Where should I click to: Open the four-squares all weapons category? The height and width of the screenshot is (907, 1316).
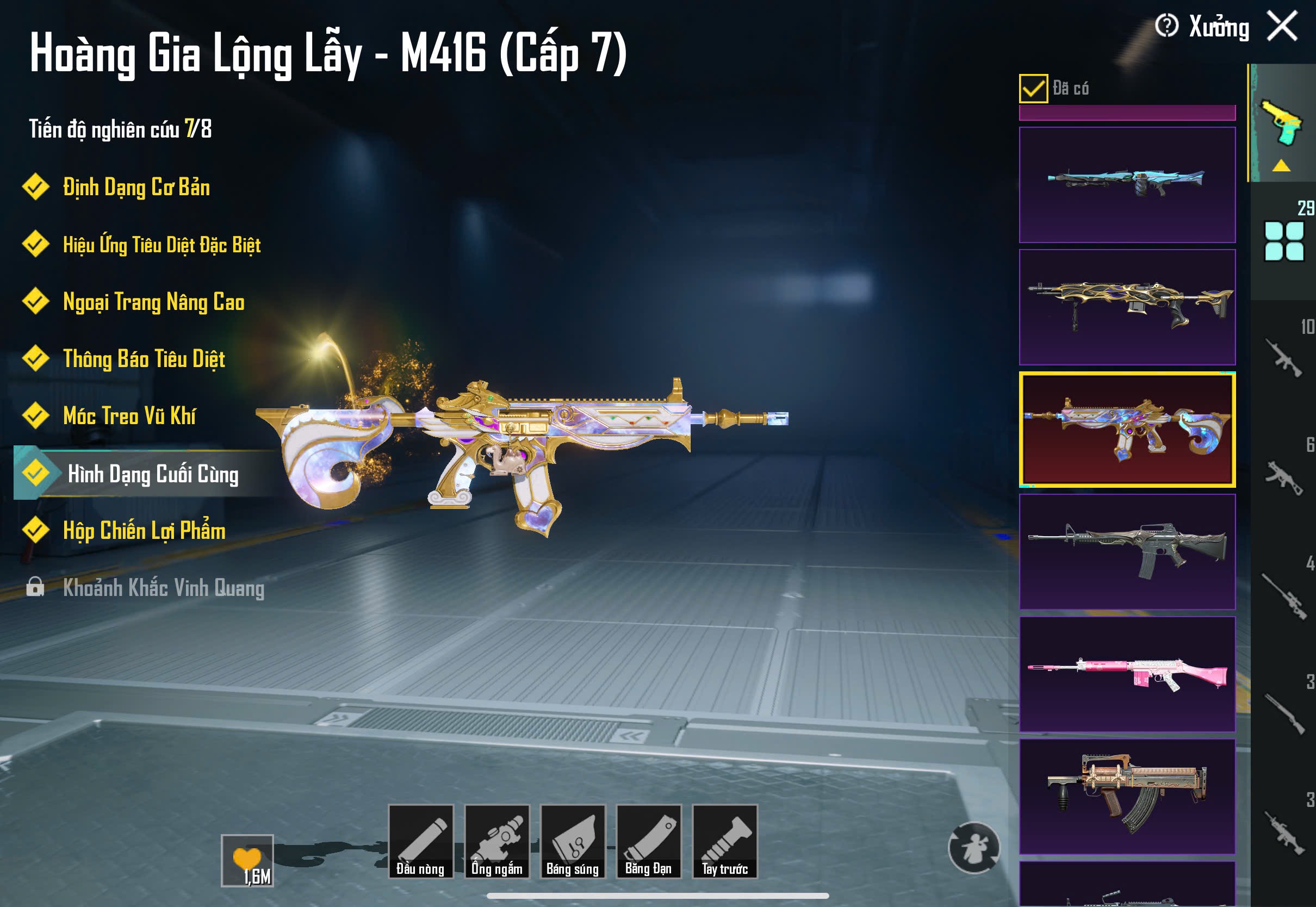pos(1283,241)
